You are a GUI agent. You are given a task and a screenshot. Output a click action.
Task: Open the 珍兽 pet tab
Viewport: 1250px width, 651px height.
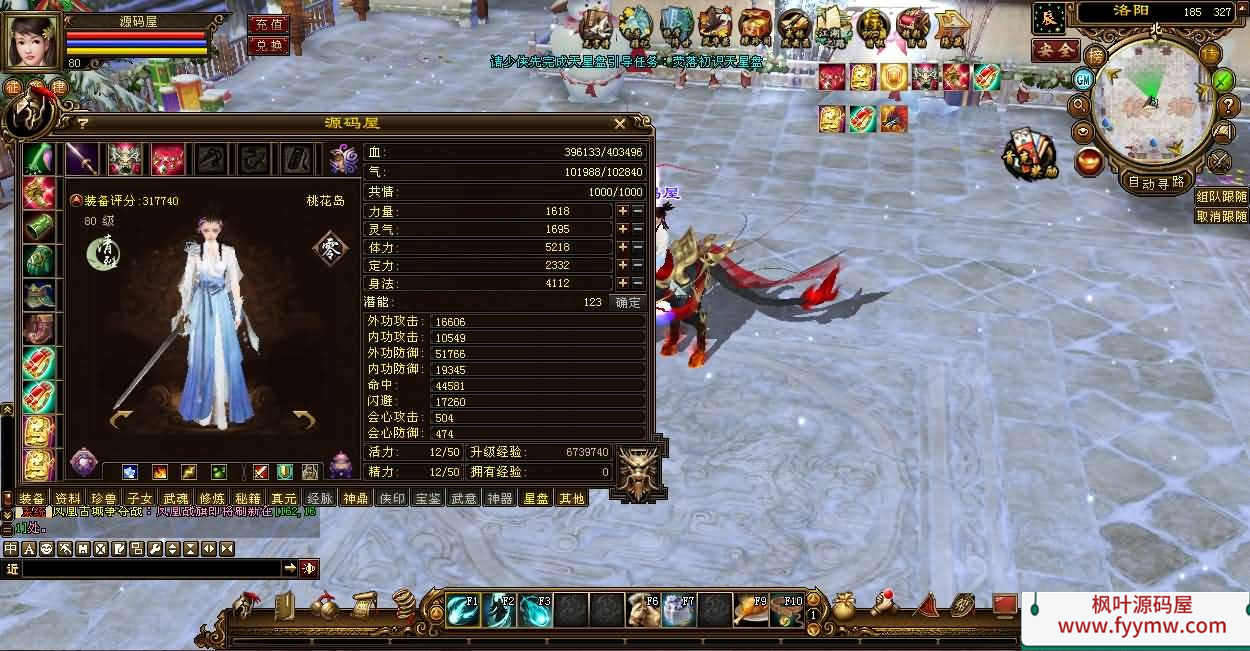coord(104,498)
